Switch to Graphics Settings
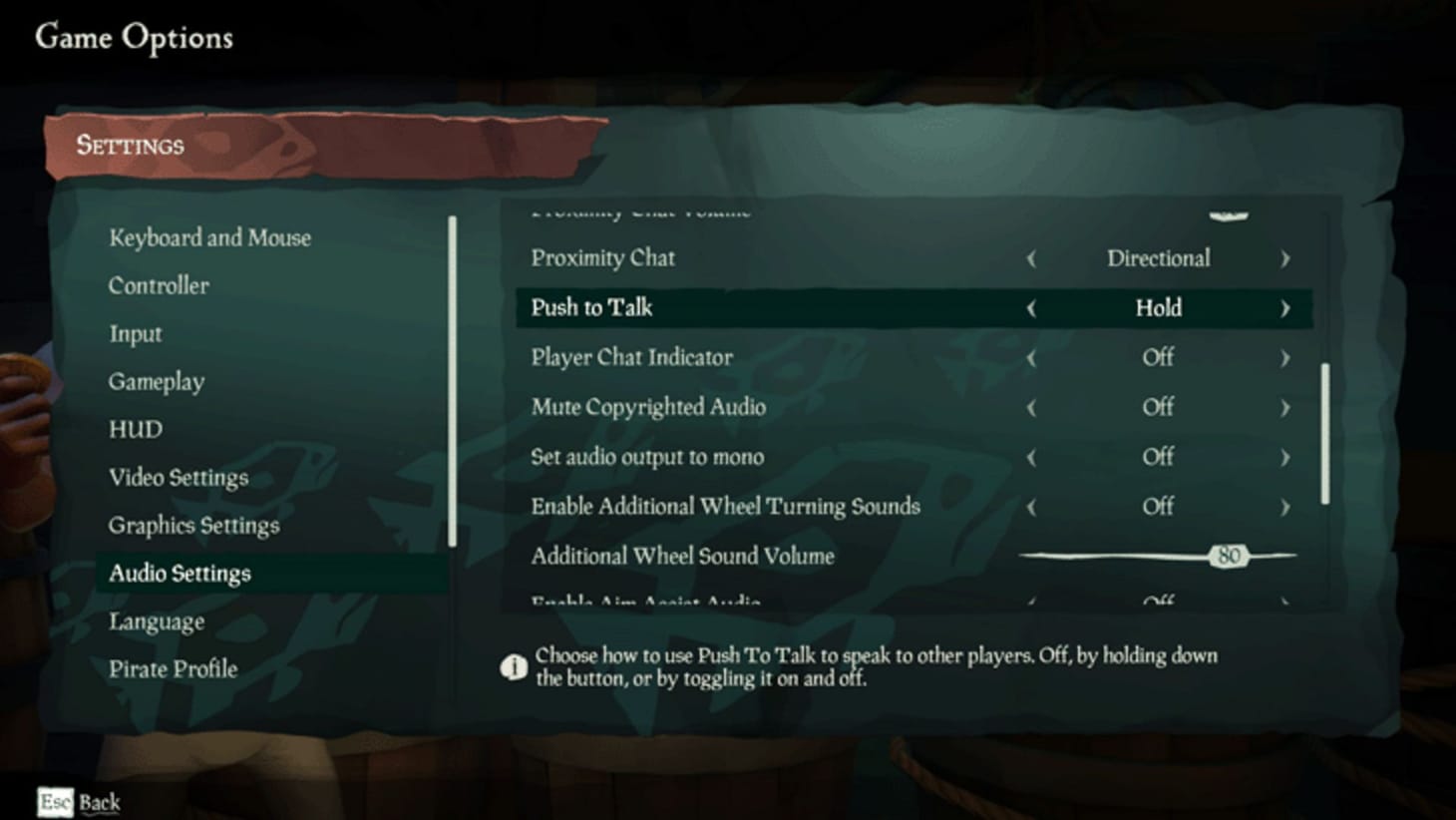The image size is (1456, 820). tap(193, 525)
